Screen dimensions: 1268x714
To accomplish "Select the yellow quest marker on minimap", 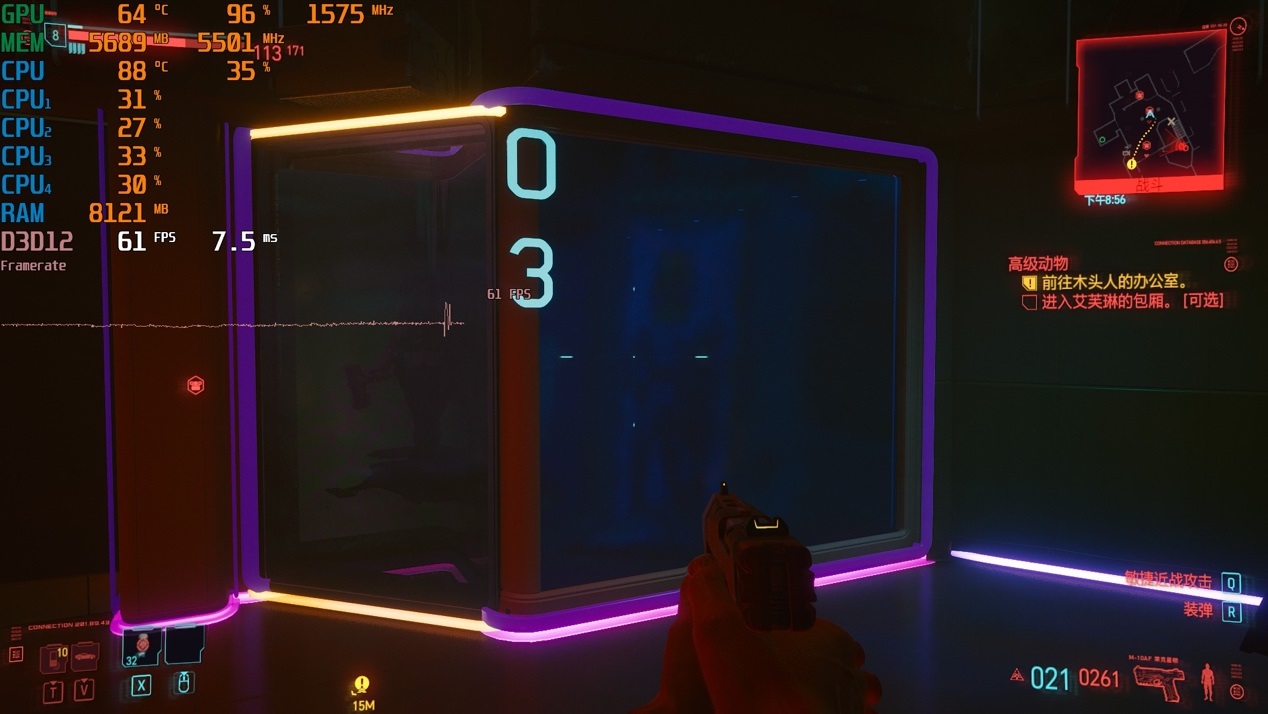I will pyautogui.click(x=1131, y=164).
